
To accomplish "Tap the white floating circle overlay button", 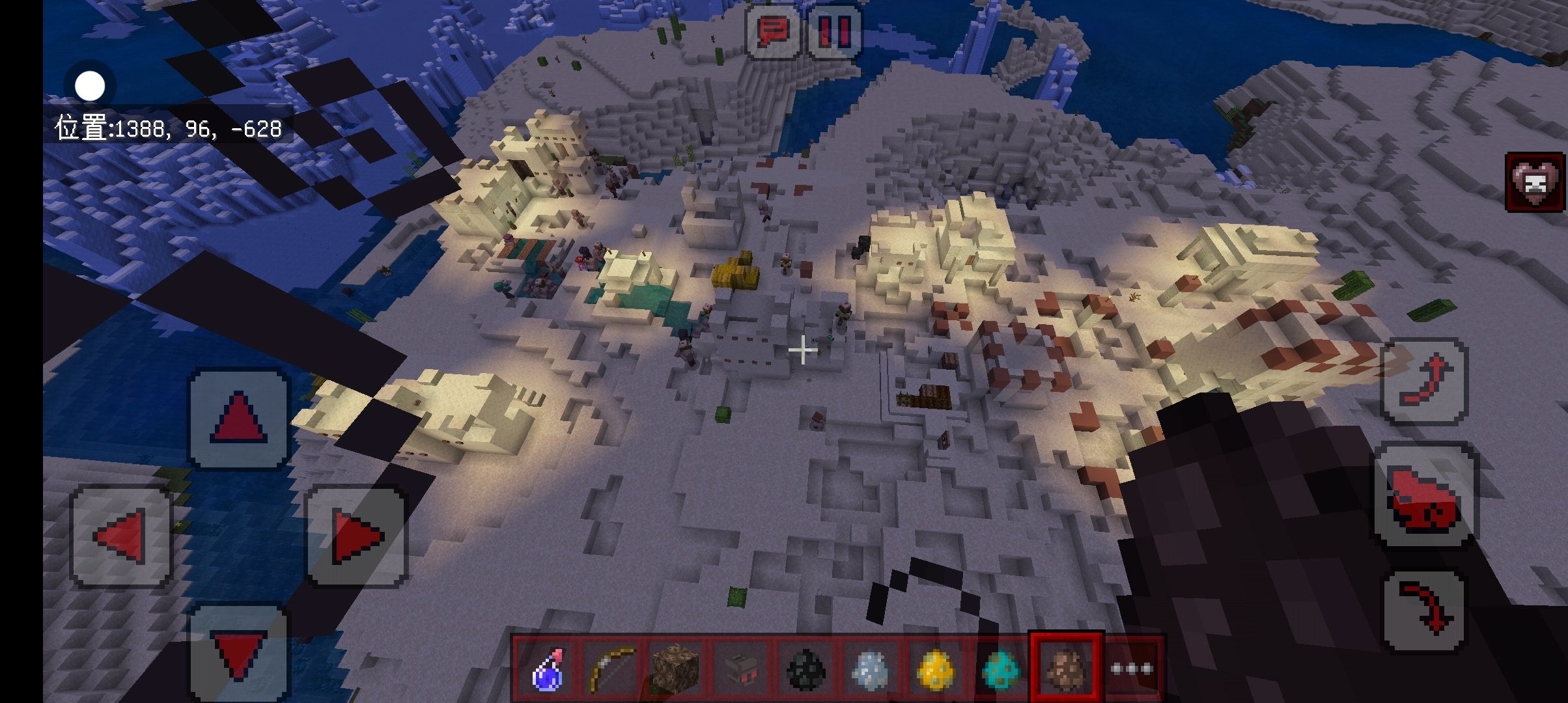I will tap(90, 86).
